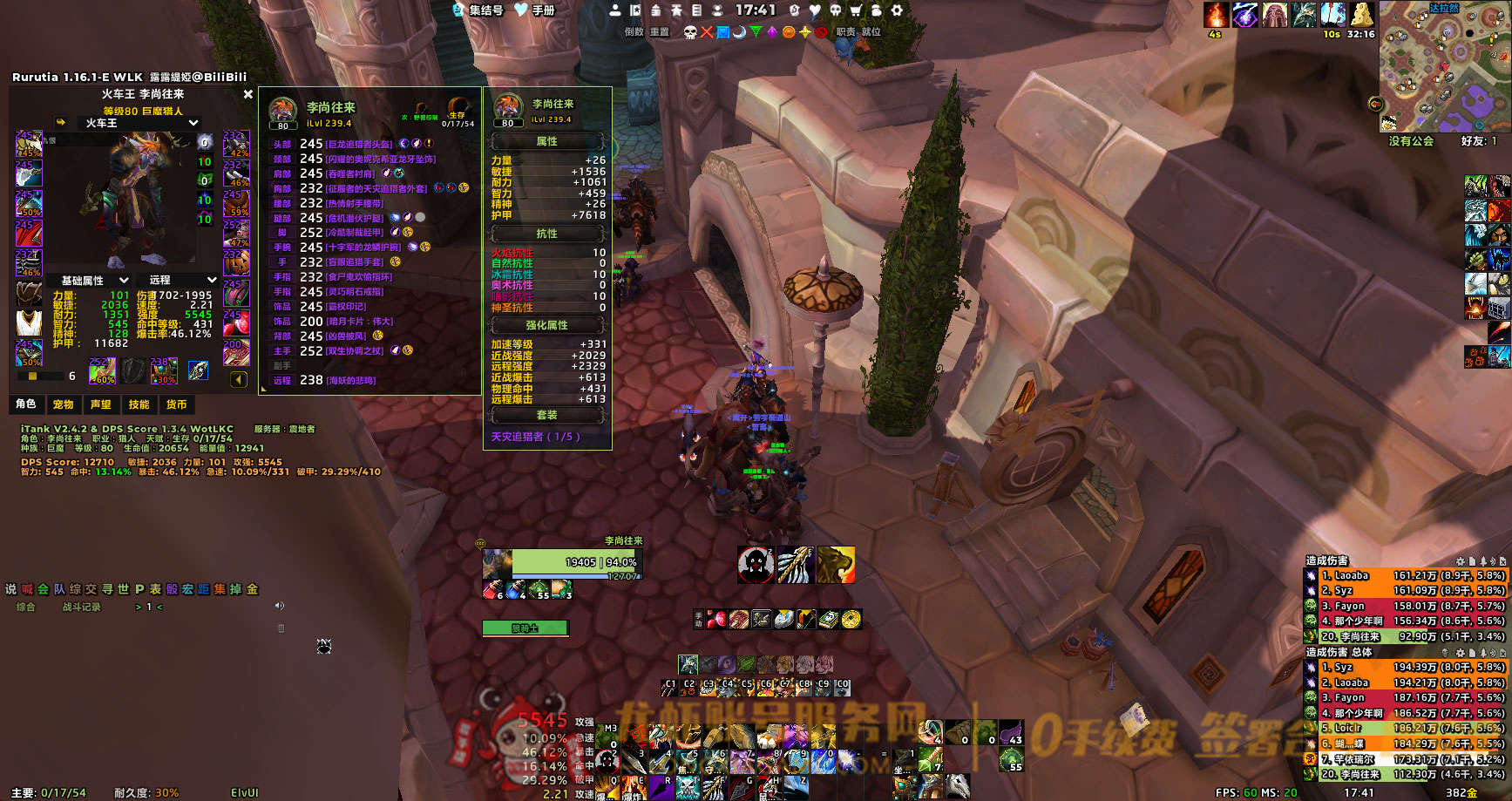Open the gear settings icon in top bar
The image size is (1512, 801).
(897, 10)
